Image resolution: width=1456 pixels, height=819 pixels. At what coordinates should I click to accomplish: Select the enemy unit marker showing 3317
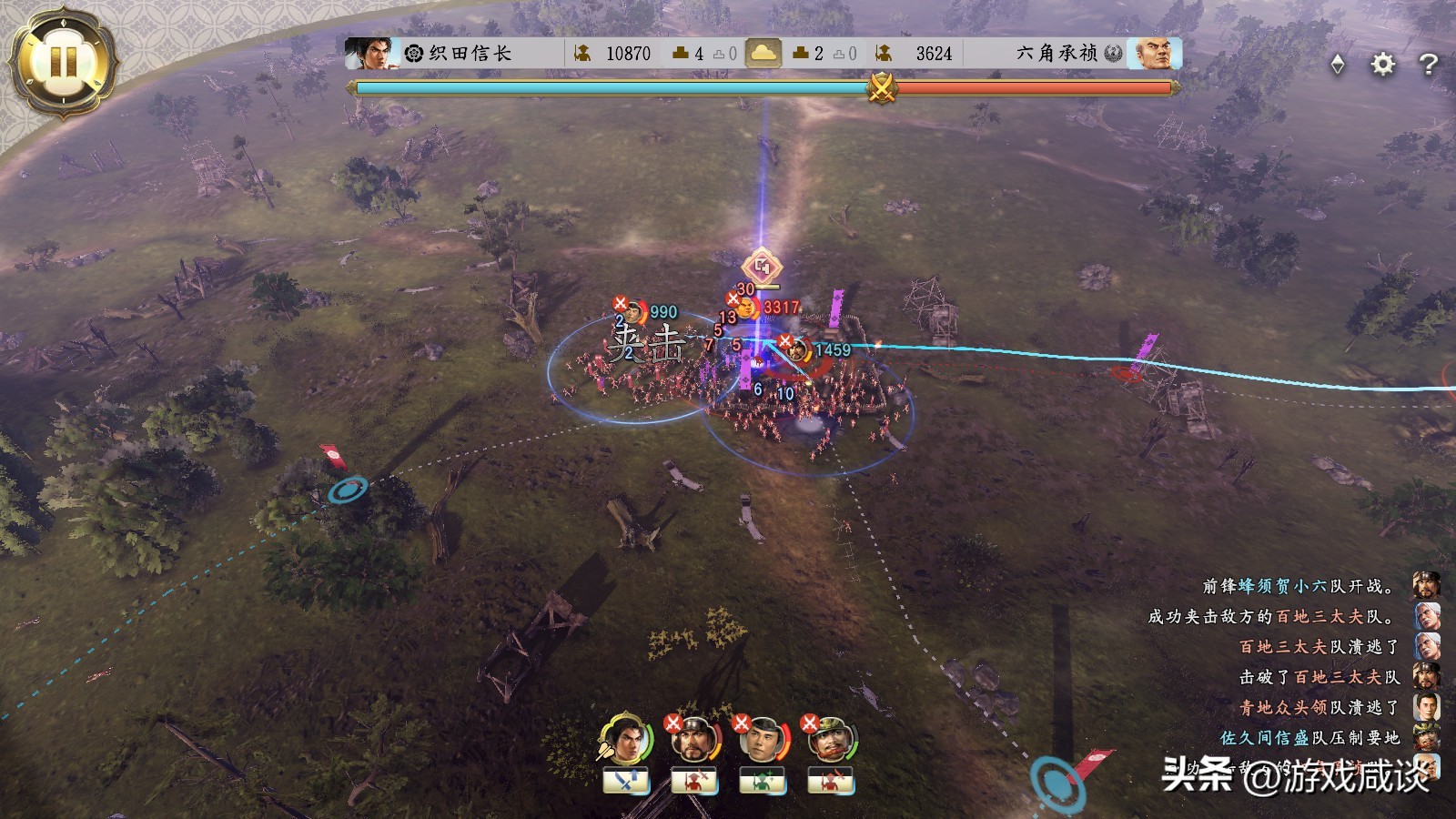[x=748, y=308]
